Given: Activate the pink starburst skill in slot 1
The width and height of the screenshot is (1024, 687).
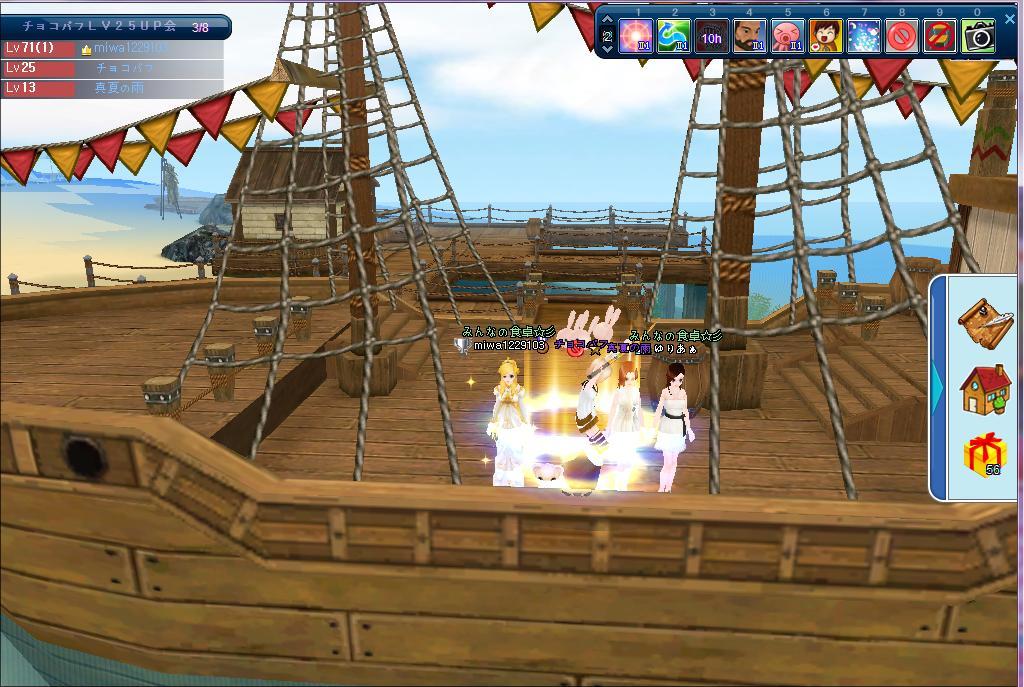Looking at the screenshot, I should pyautogui.click(x=636, y=38).
